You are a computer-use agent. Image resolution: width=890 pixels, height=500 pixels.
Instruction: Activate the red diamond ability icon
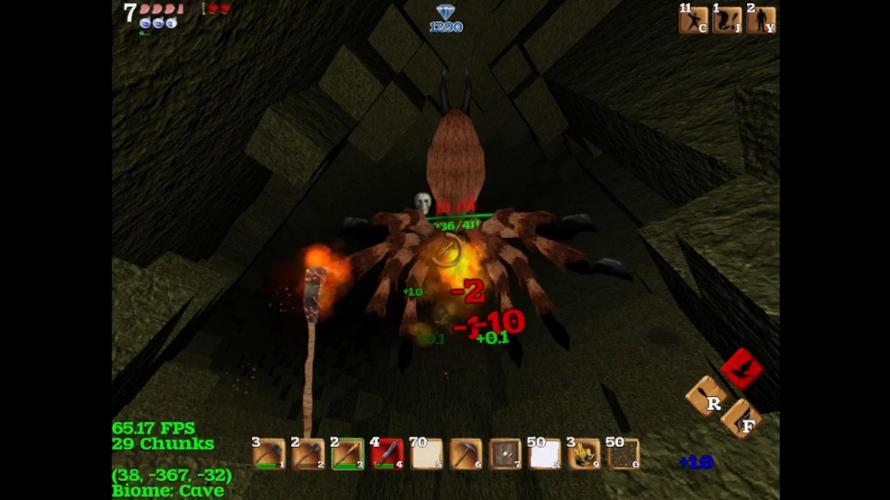pos(742,369)
